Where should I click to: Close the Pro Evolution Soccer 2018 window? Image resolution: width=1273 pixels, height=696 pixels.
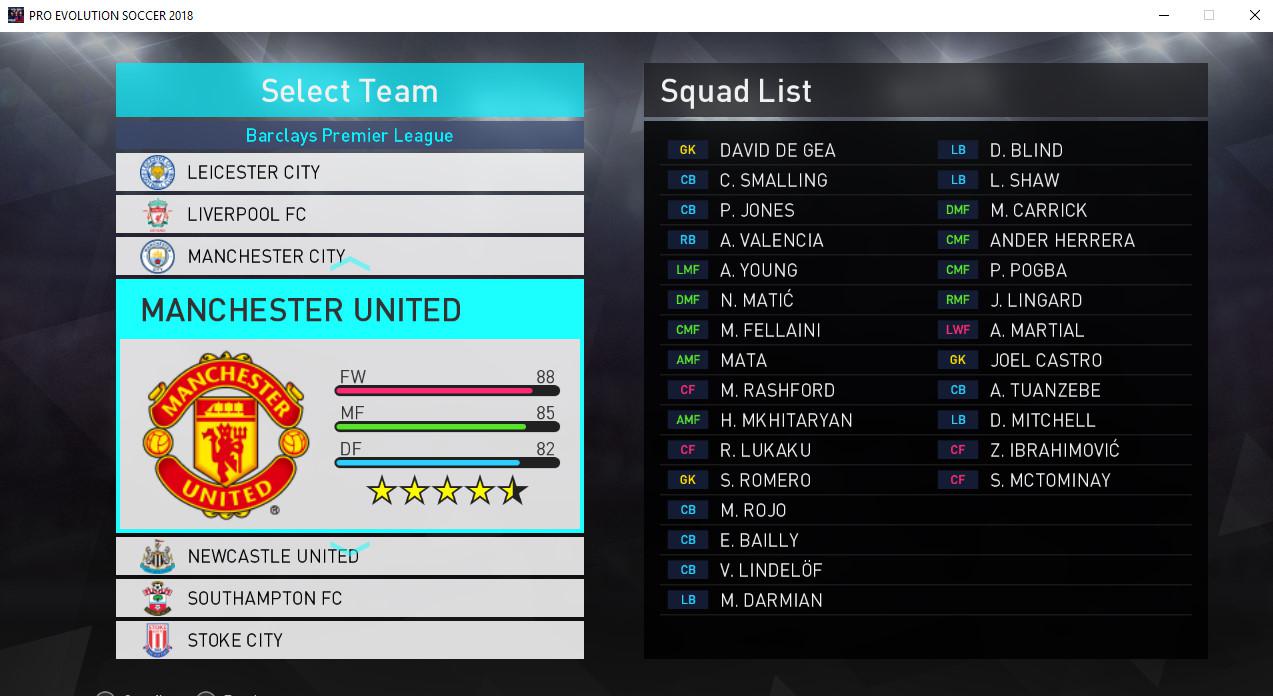tap(1254, 15)
